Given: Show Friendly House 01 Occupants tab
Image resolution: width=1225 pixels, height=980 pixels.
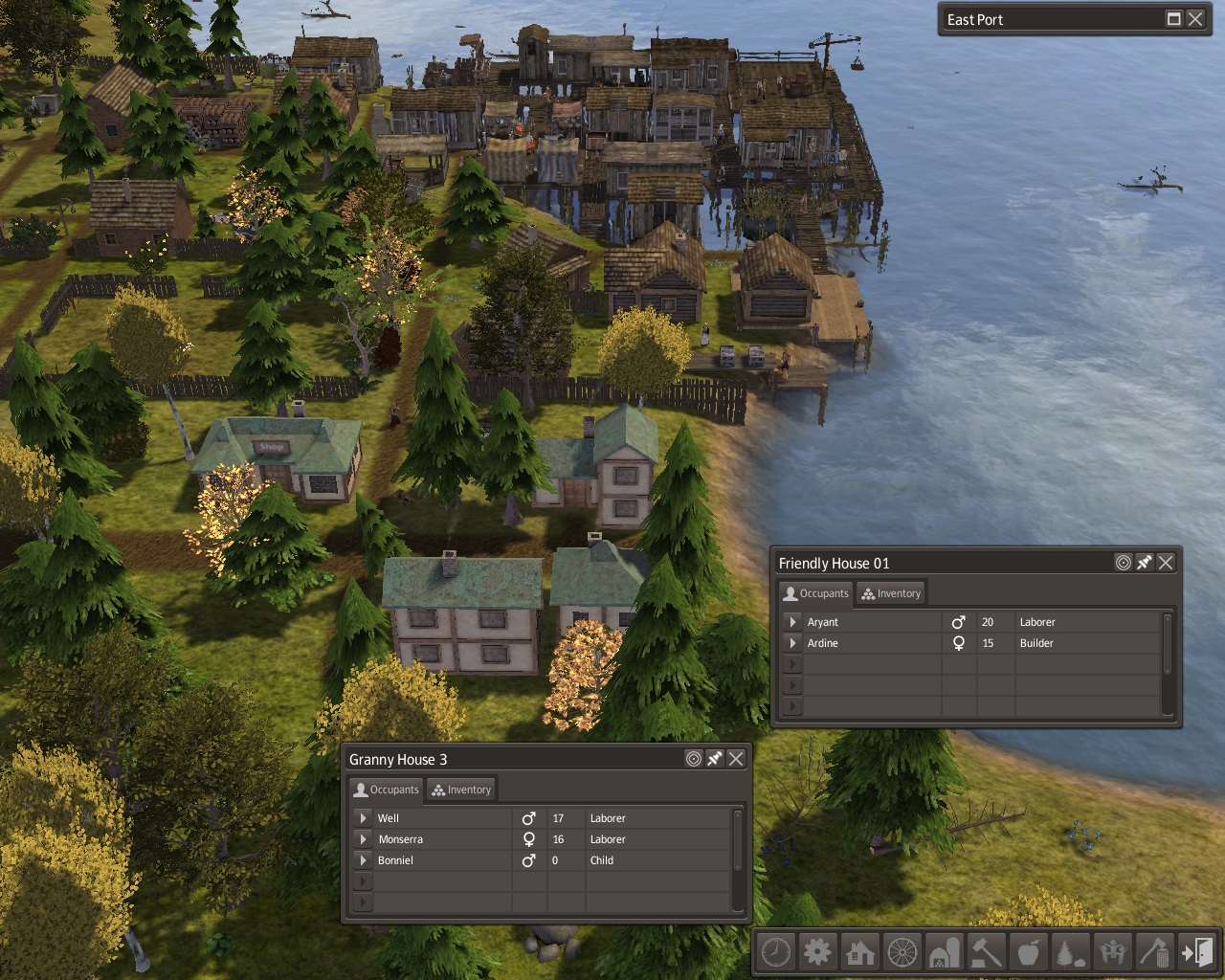Looking at the screenshot, I should tap(816, 593).
